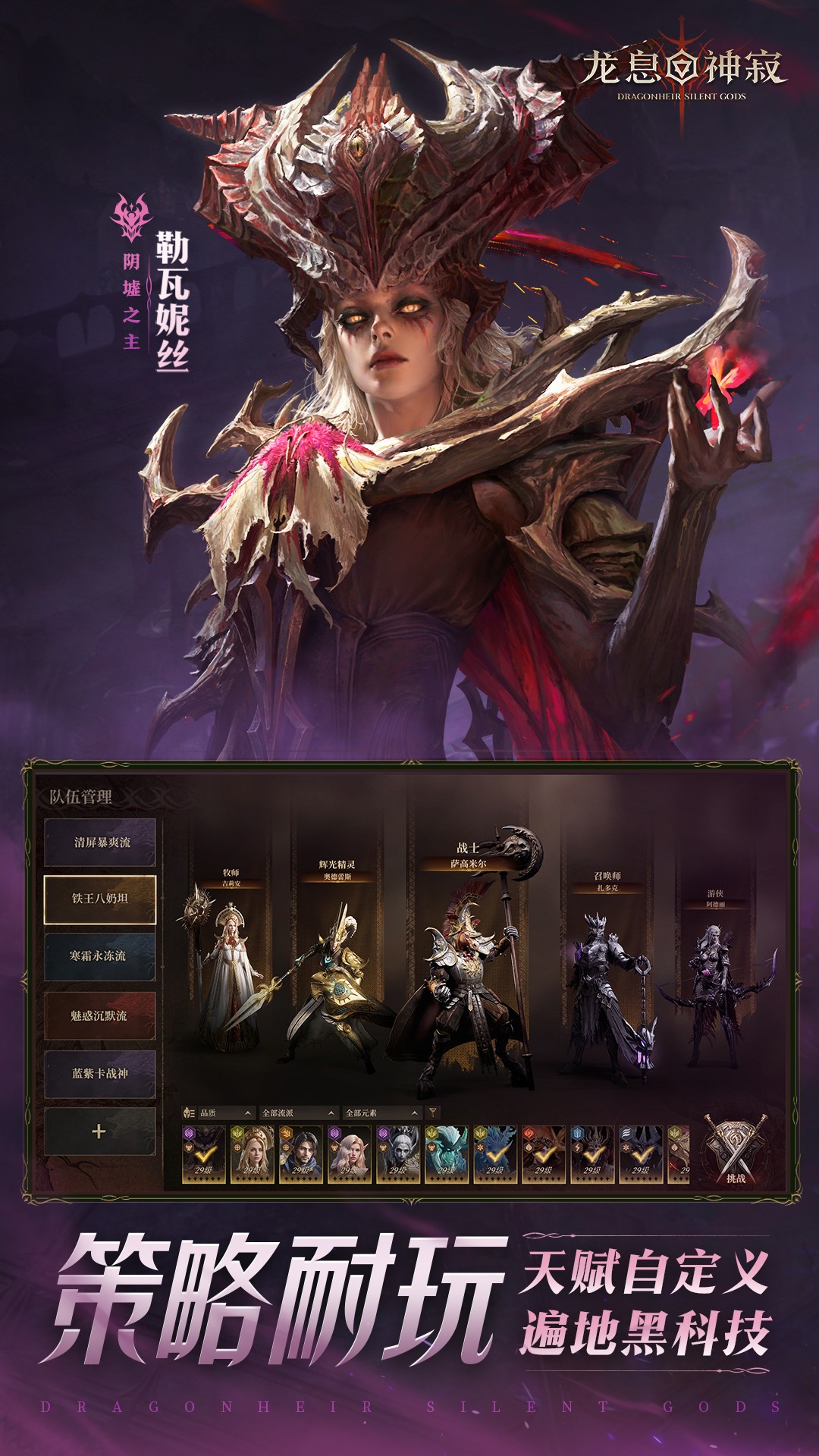Image resolution: width=819 pixels, height=1456 pixels.
Task: Select the 清屏暴爽流 team preset
Action: click(x=100, y=842)
